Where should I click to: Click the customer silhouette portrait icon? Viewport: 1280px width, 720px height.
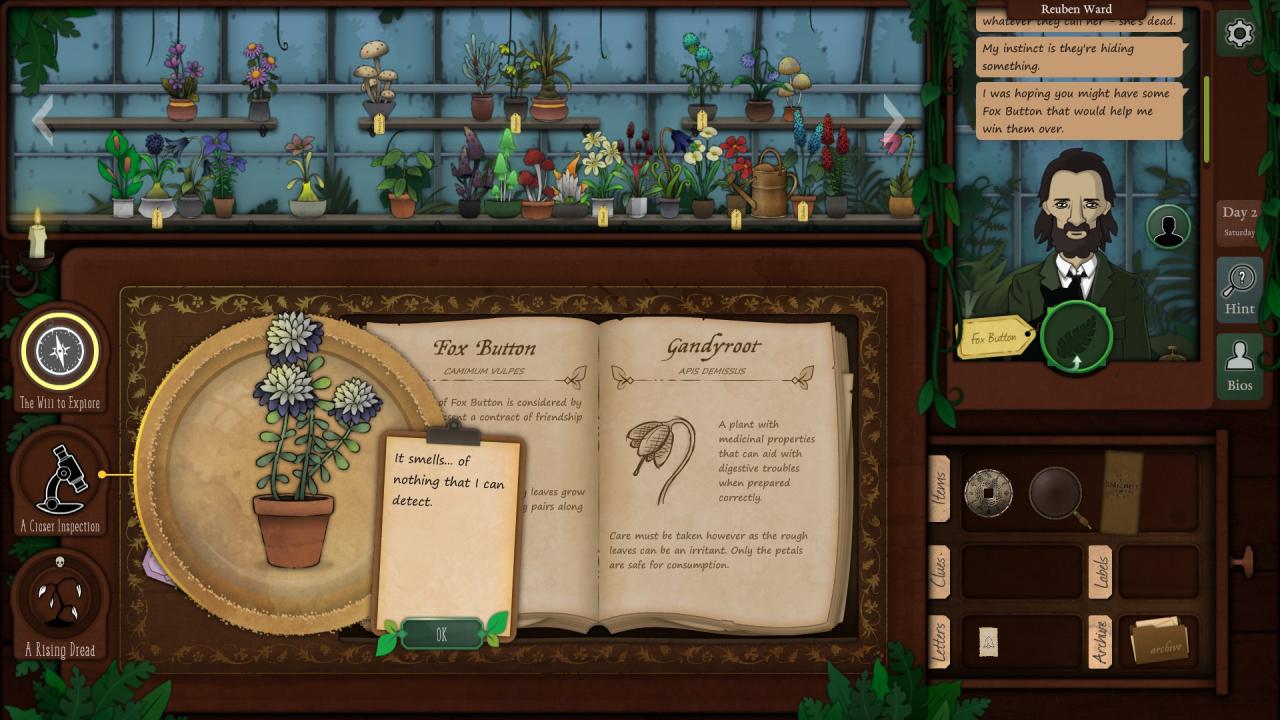click(1167, 227)
